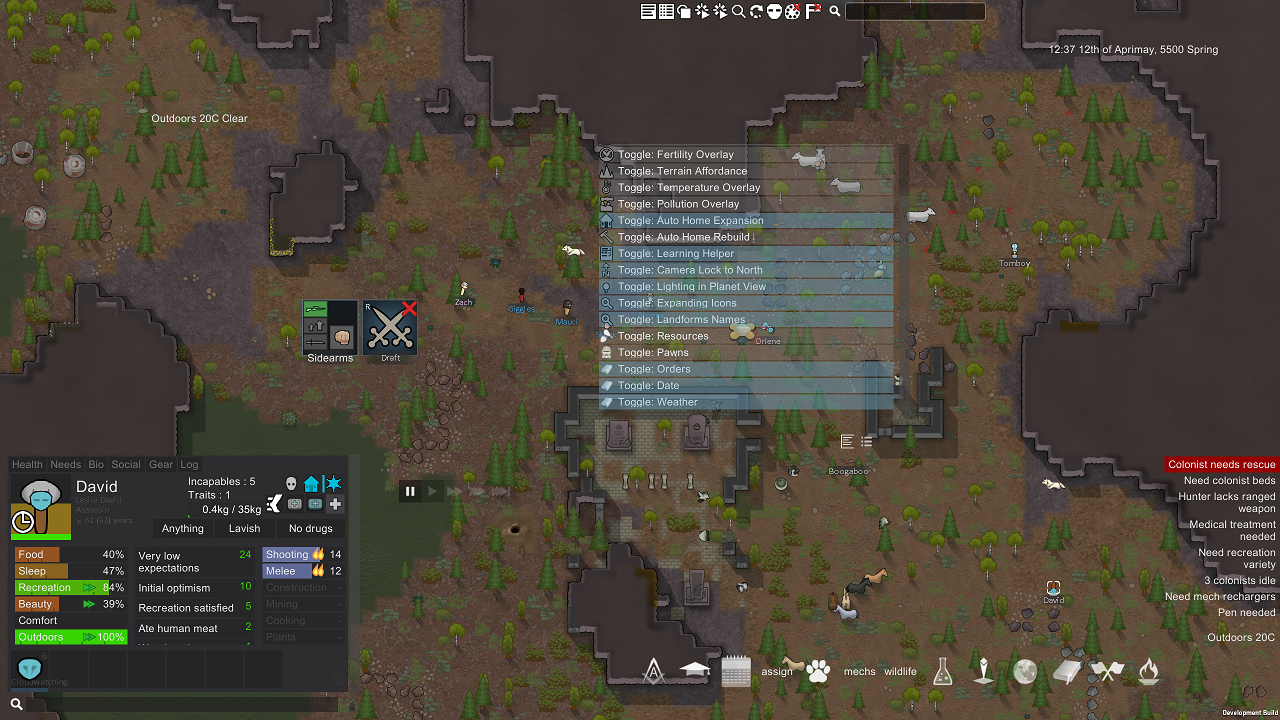
Task: Switch to David's Social tab
Action: (126, 464)
